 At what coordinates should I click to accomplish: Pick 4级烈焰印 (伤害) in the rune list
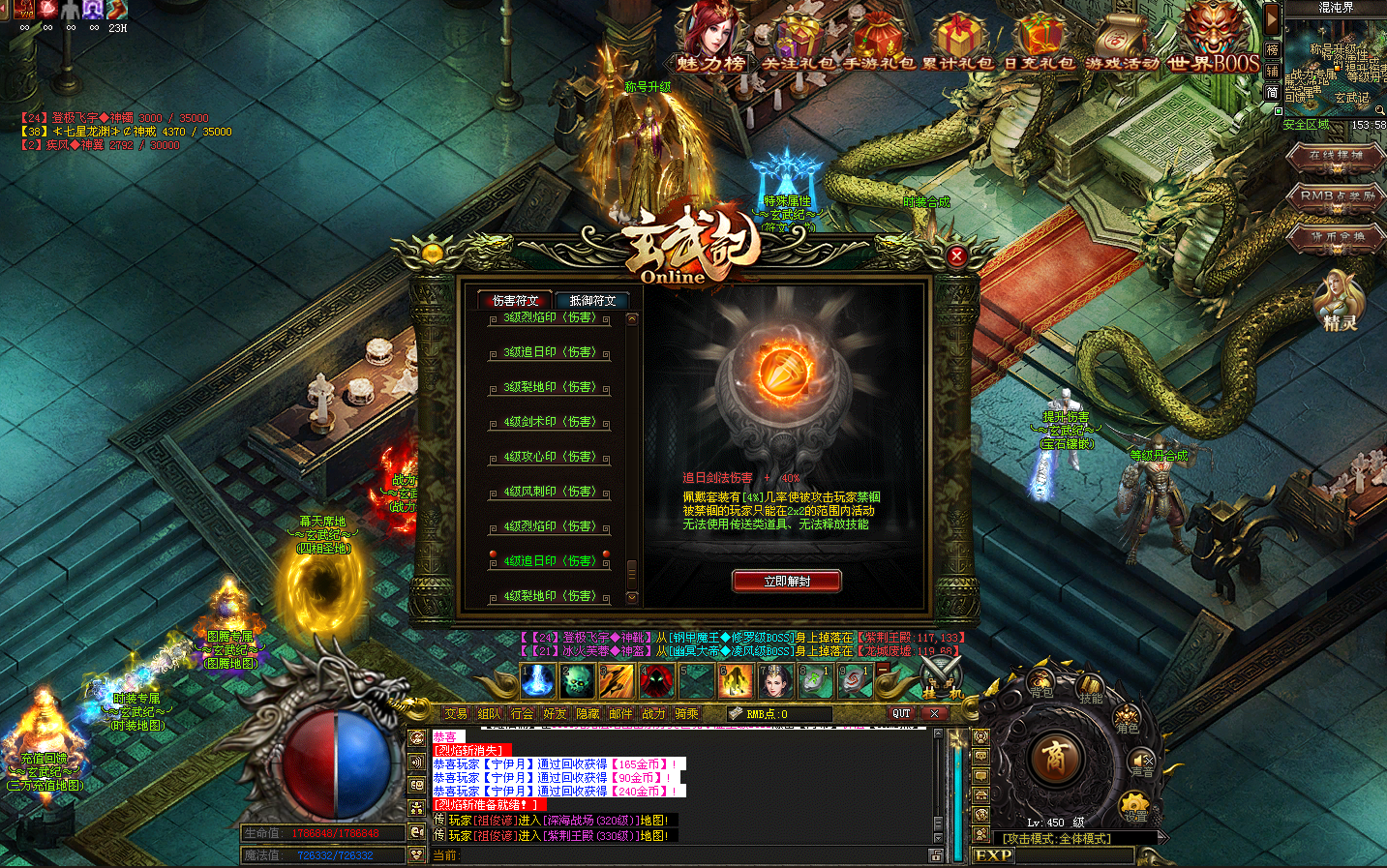tap(549, 526)
